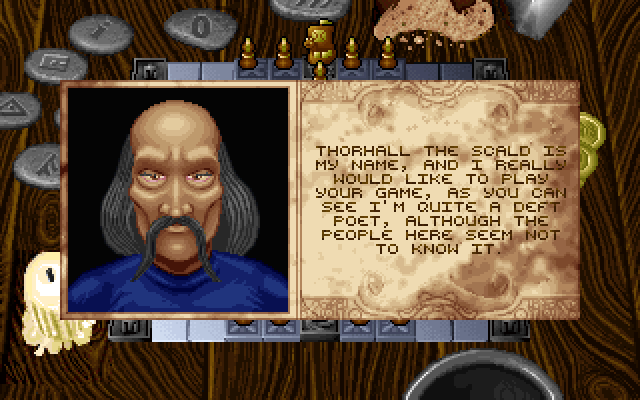
Task: Select Thorhall the Scald's portrait
Action: (179, 195)
